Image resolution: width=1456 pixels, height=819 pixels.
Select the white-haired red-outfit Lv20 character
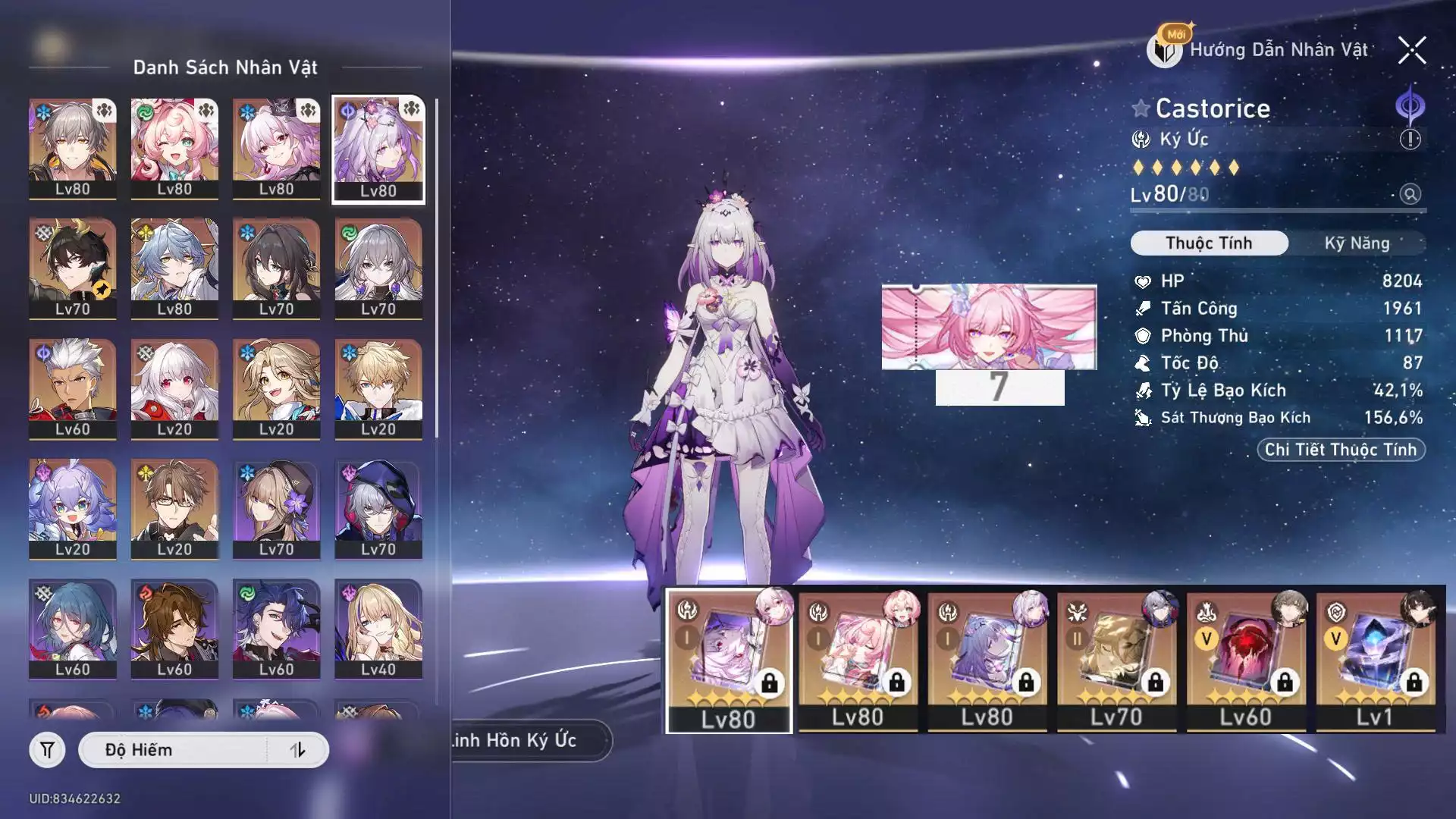174,388
